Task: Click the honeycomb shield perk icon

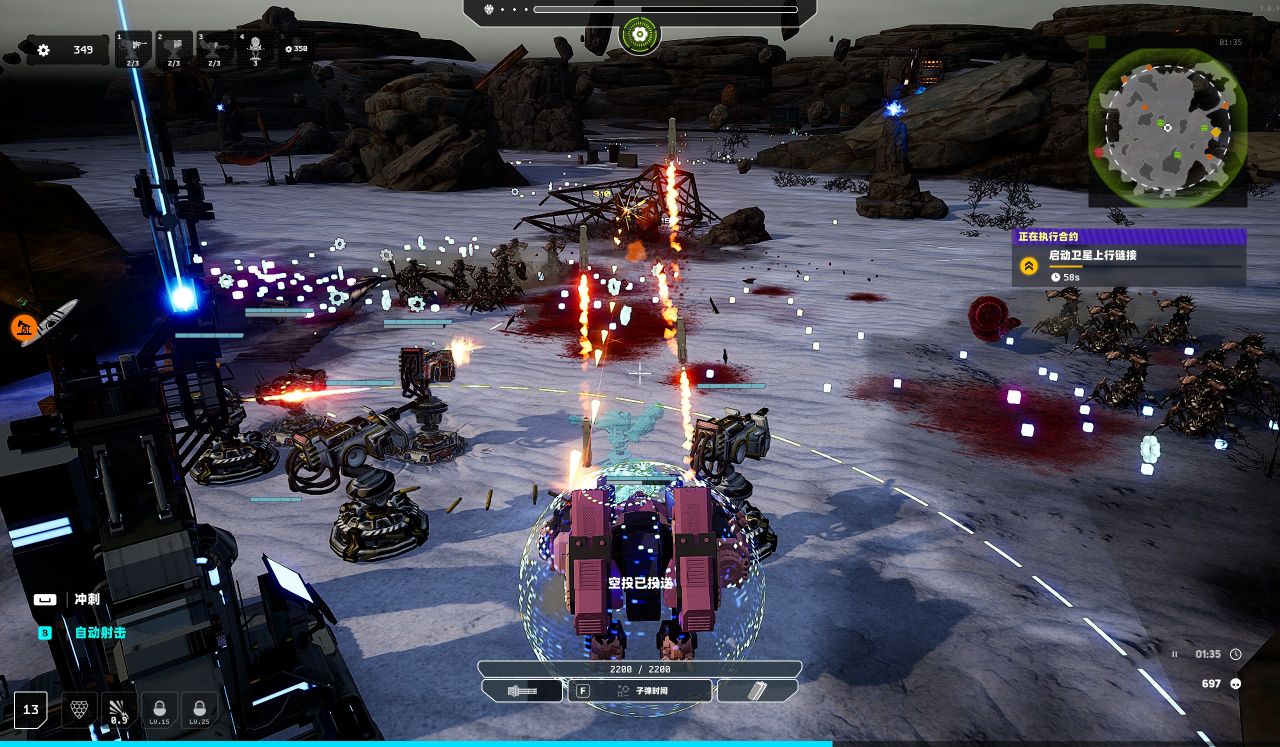Action: pyautogui.click(x=80, y=709)
